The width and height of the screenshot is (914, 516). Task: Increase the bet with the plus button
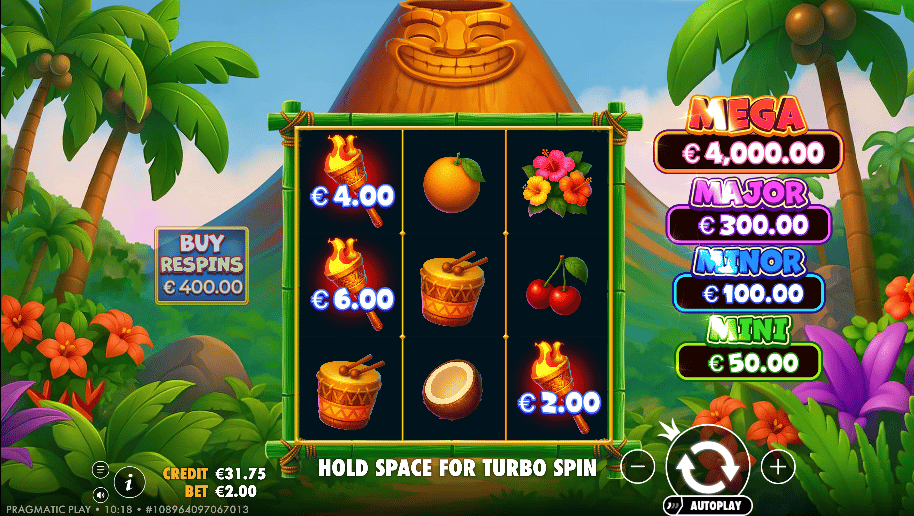777,465
